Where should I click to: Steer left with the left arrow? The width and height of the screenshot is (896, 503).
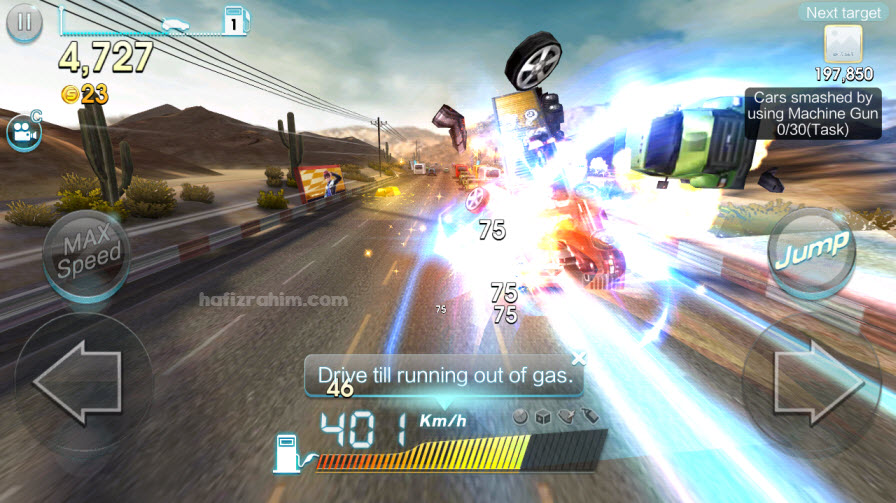click(77, 383)
